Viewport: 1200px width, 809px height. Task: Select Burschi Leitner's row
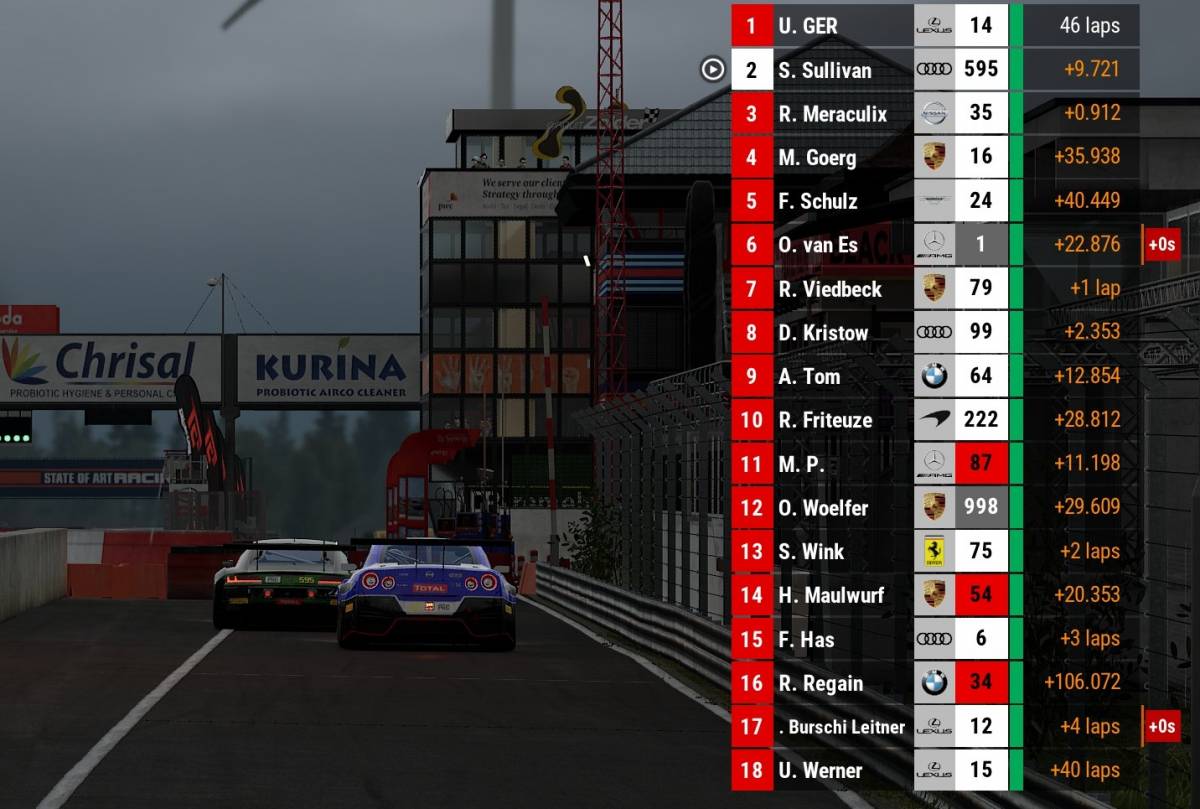click(841, 727)
